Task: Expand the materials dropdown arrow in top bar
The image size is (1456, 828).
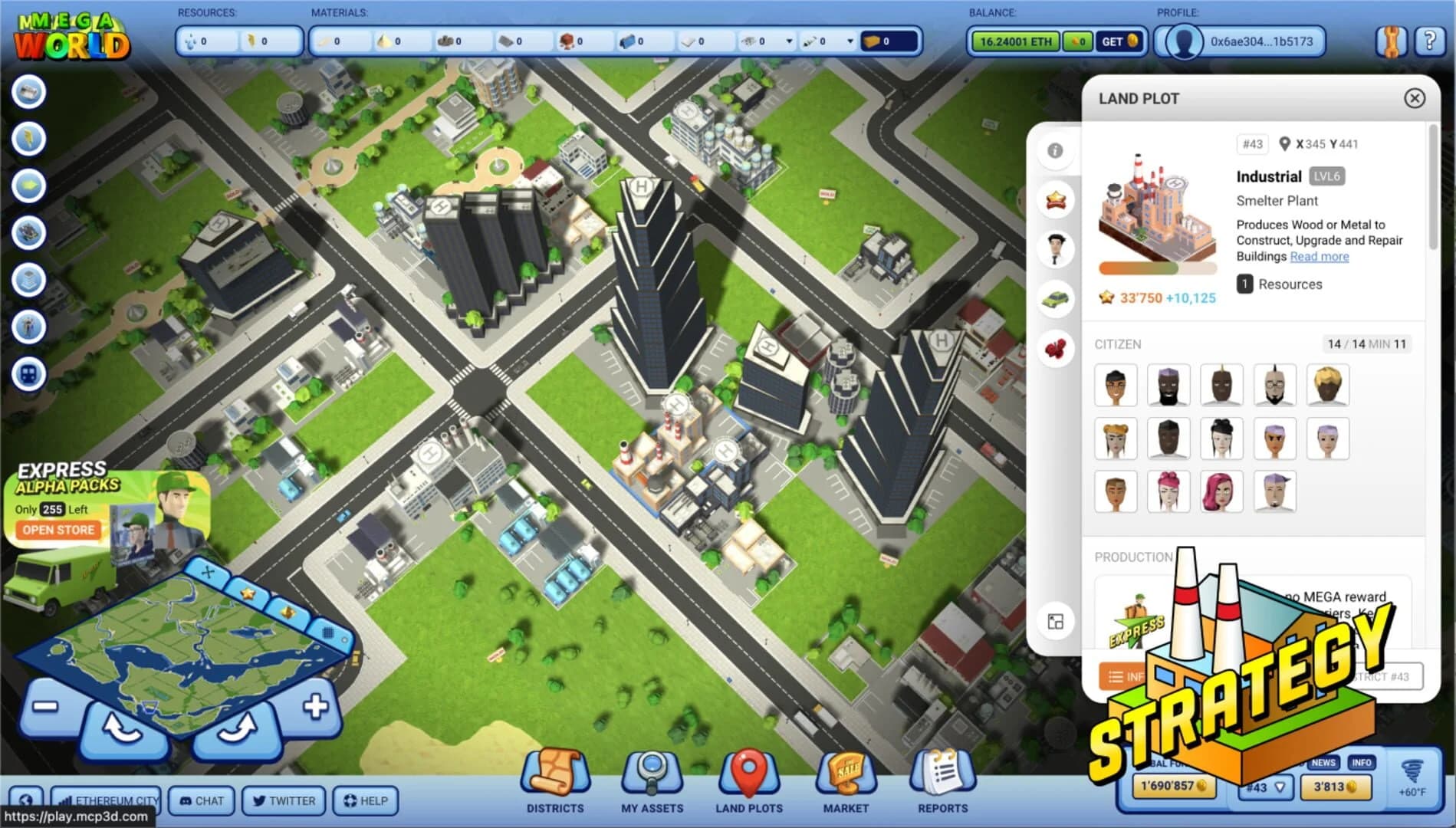Action: click(790, 42)
